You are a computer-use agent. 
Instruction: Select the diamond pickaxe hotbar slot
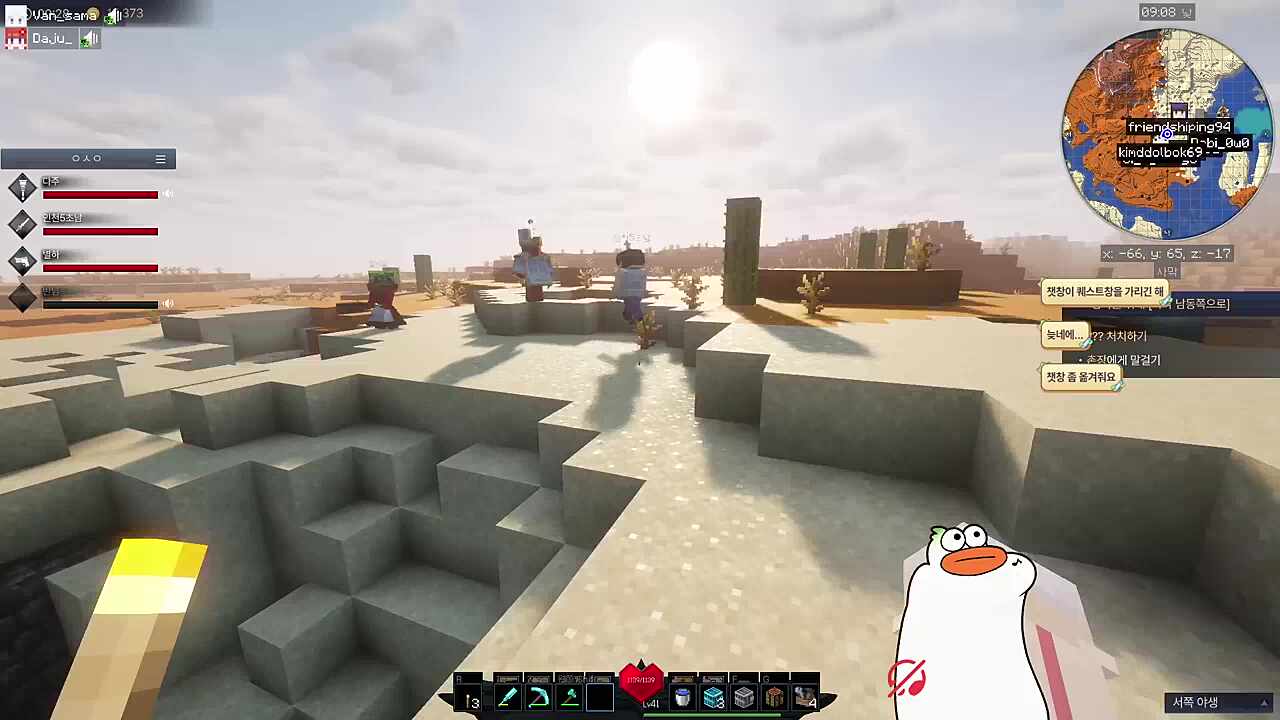click(x=538, y=698)
